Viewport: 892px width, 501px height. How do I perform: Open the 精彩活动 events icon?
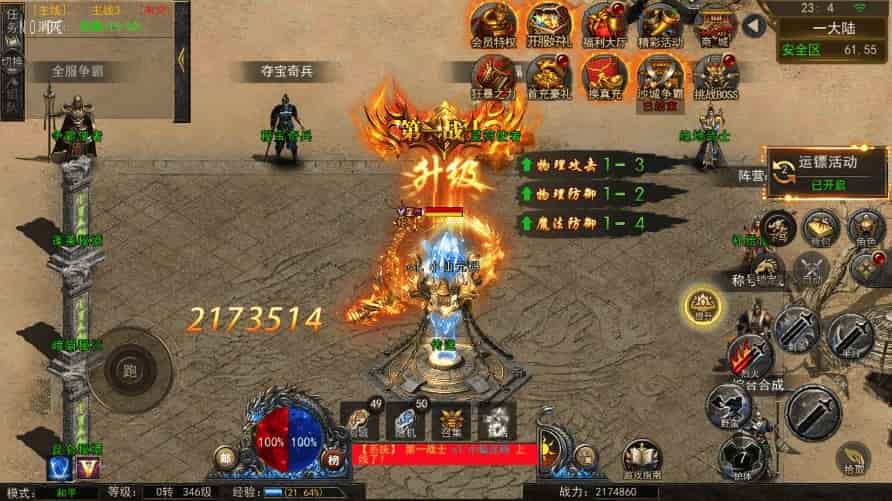[659, 24]
